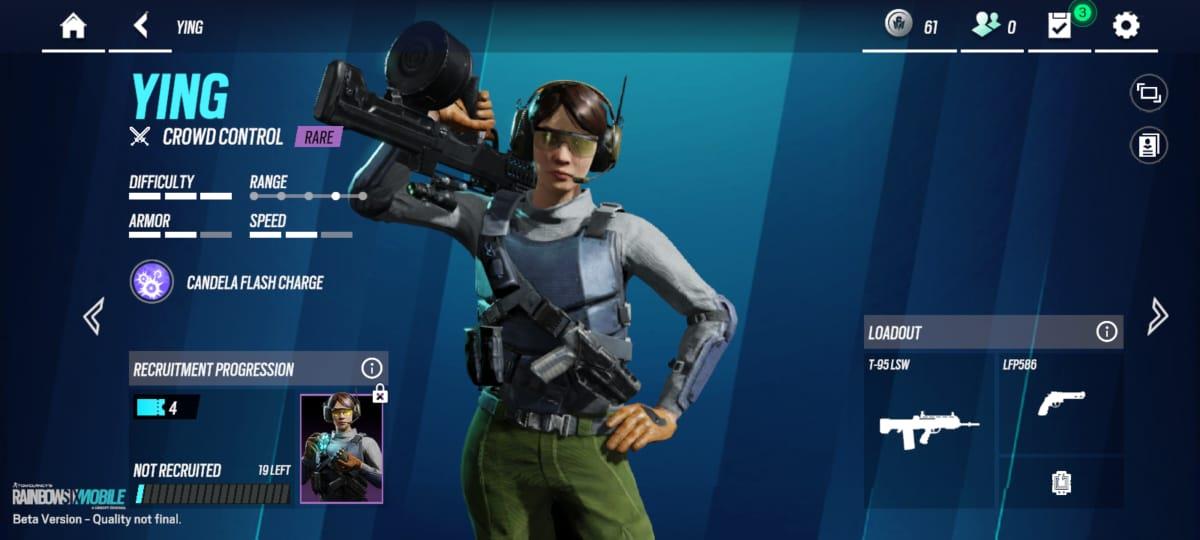Select the locked Ying portrait reward

point(341,448)
